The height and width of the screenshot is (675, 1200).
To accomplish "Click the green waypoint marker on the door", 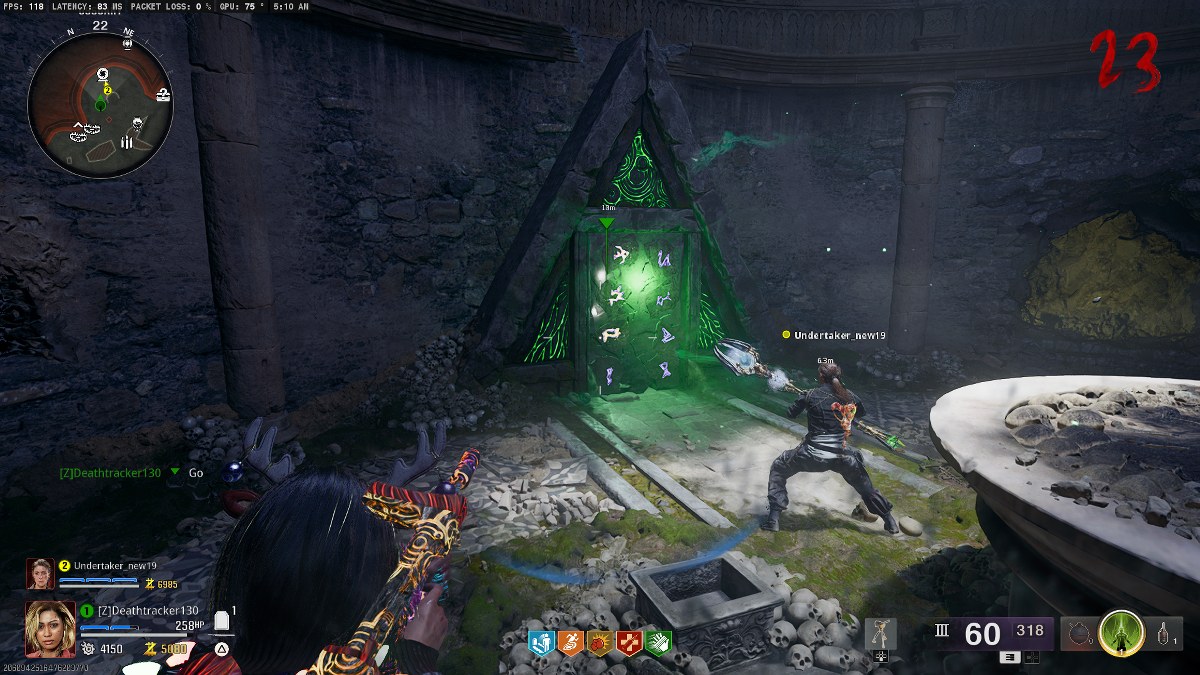I will click(606, 222).
